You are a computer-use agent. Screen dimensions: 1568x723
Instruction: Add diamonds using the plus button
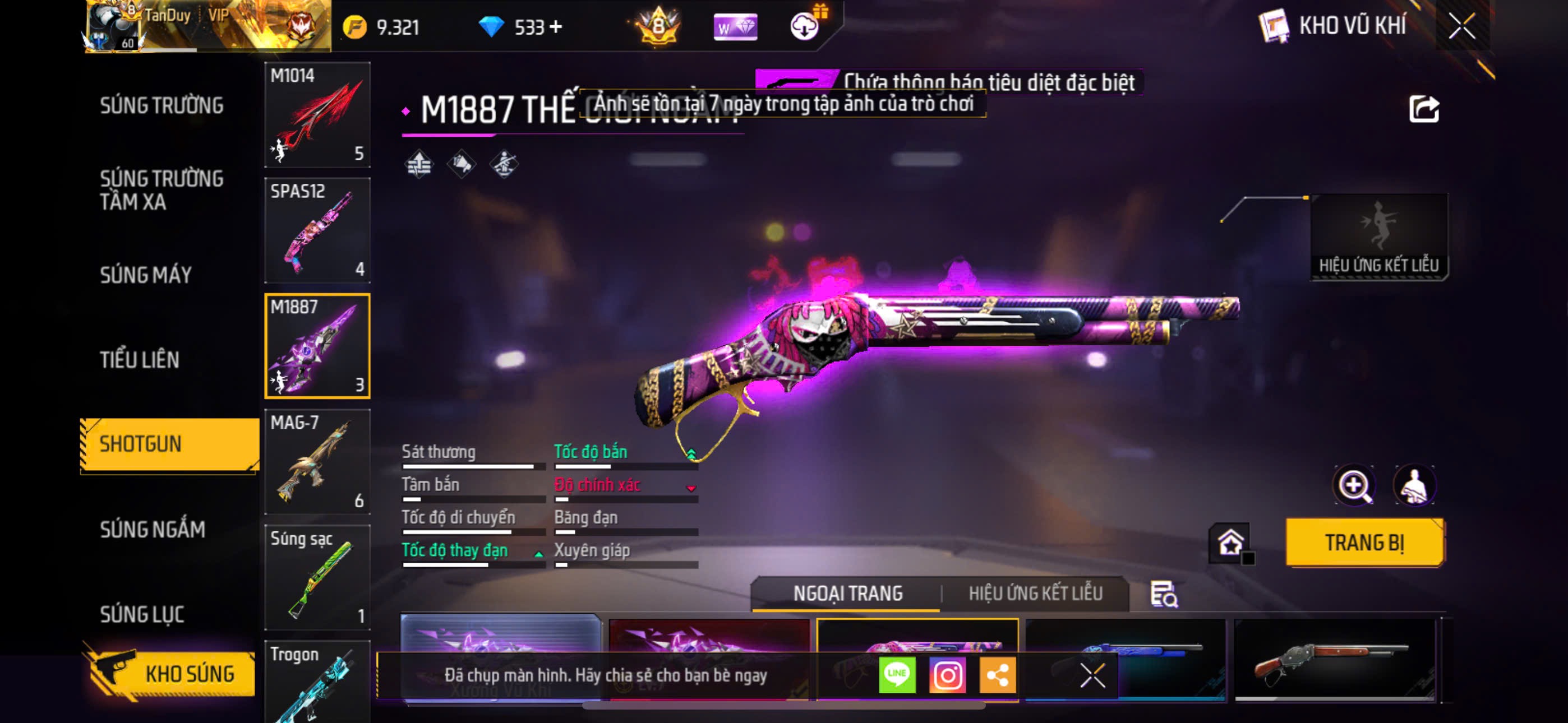555,27
